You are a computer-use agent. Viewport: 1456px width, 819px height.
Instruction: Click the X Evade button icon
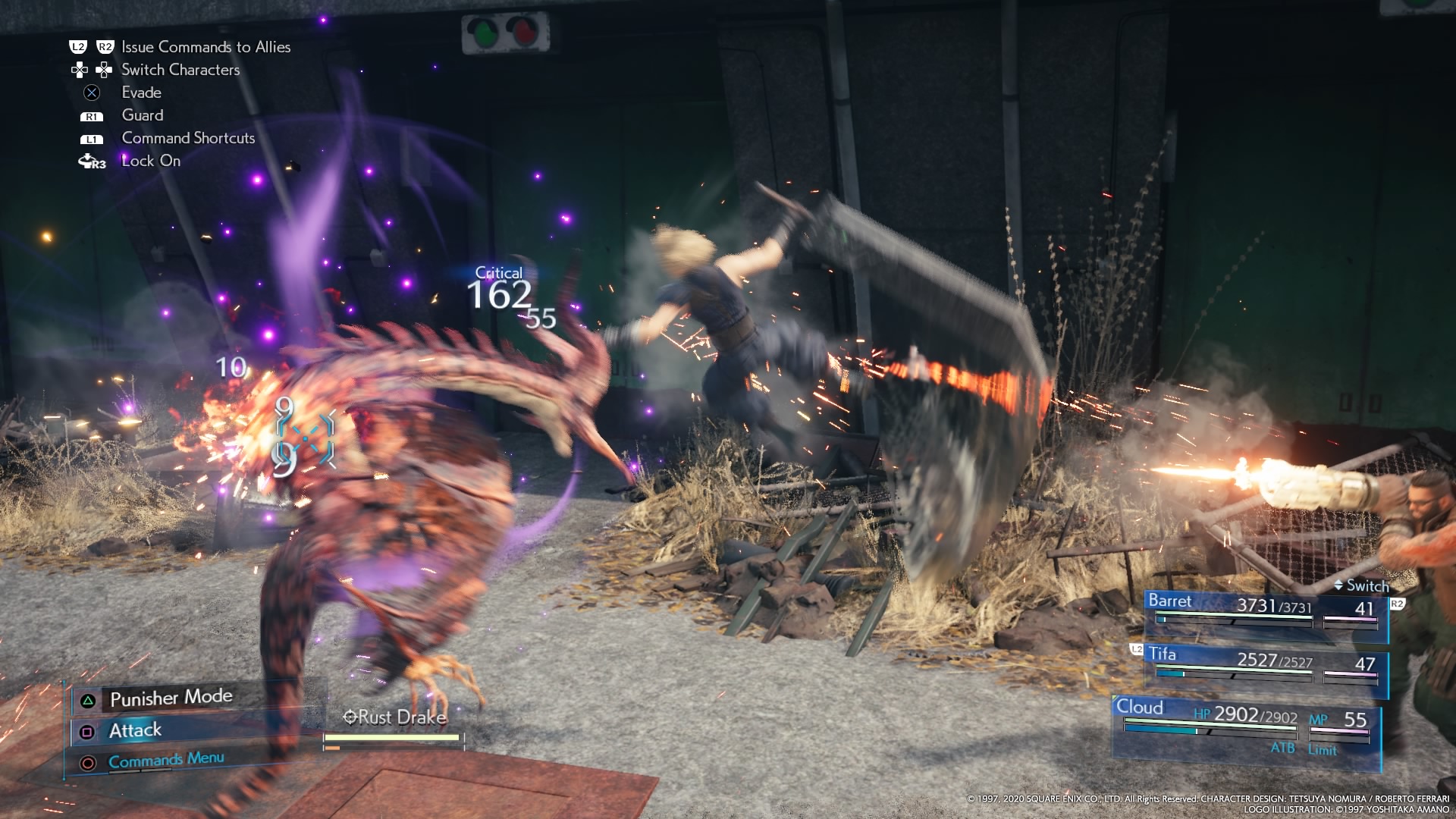pos(90,93)
